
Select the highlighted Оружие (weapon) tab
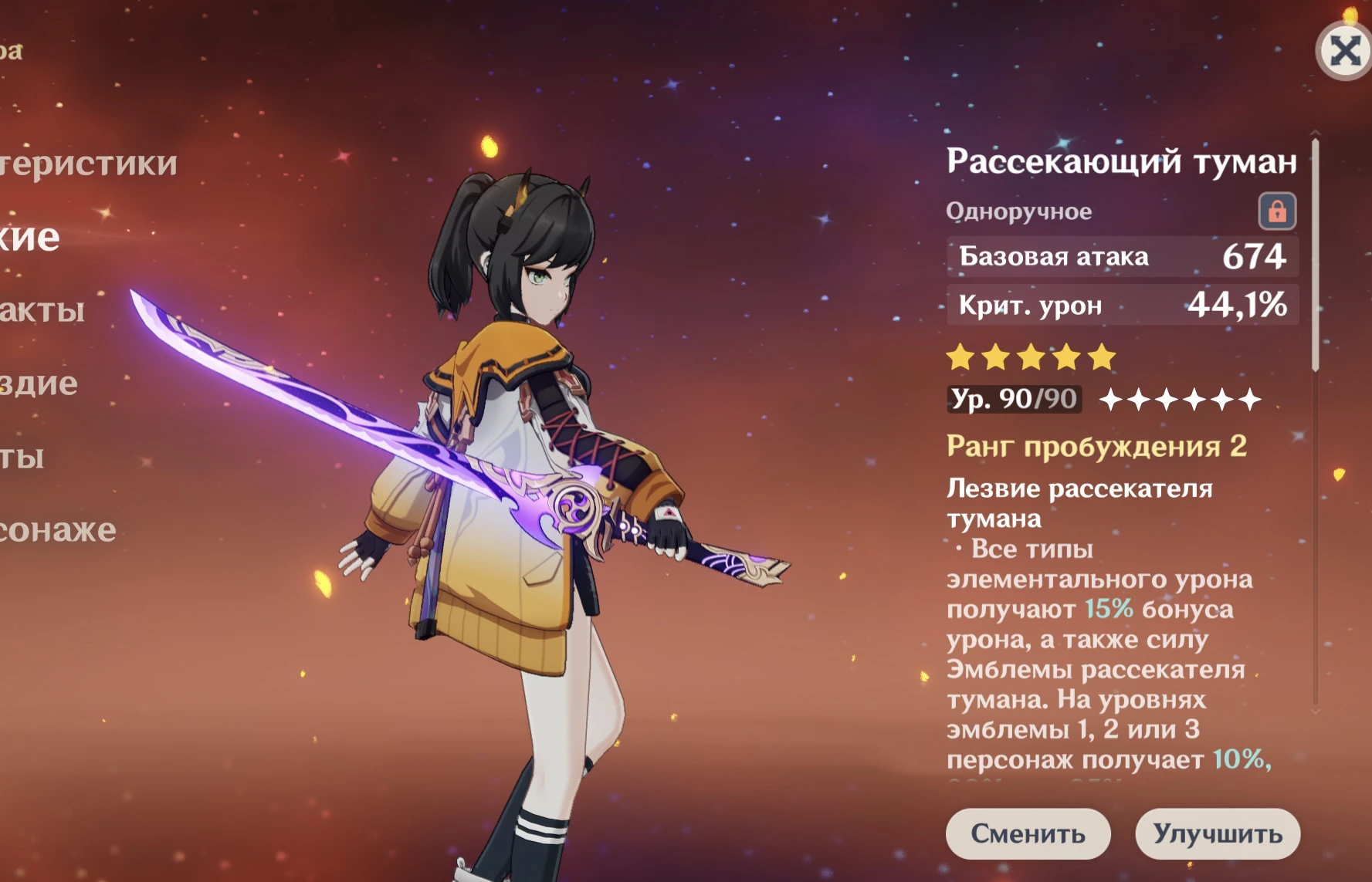pyautogui.click(x=29, y=238)
